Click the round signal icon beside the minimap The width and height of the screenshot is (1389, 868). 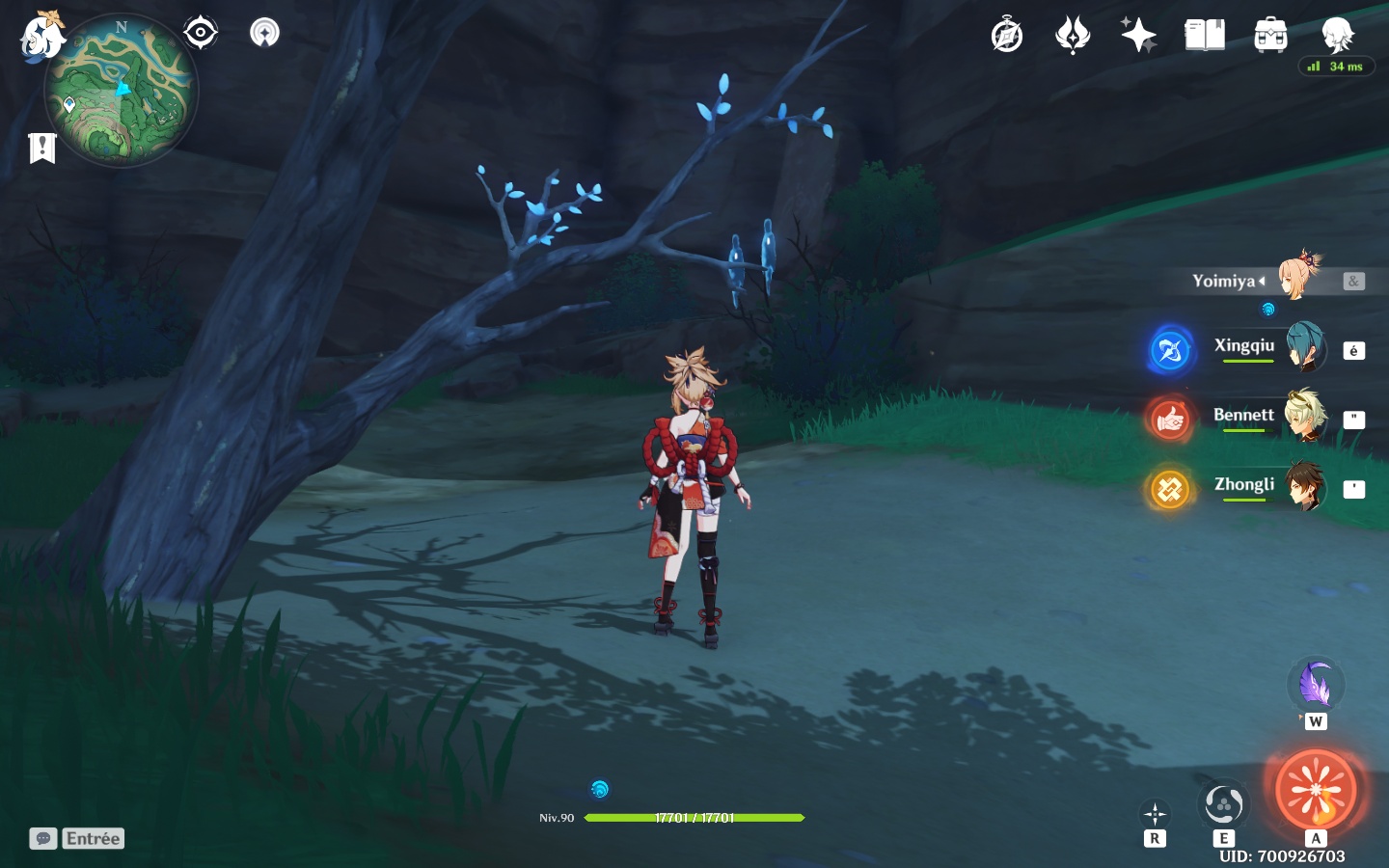pos(264,33)
